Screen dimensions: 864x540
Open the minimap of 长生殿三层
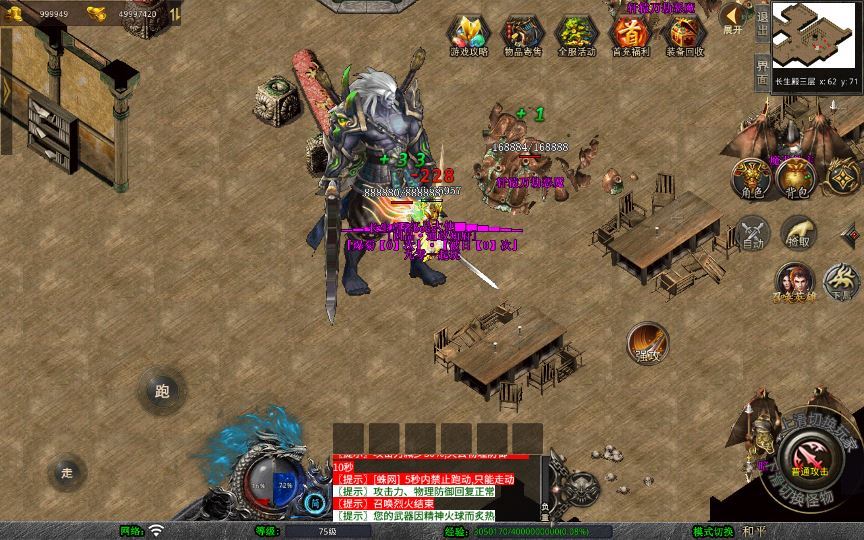(817, 36)
